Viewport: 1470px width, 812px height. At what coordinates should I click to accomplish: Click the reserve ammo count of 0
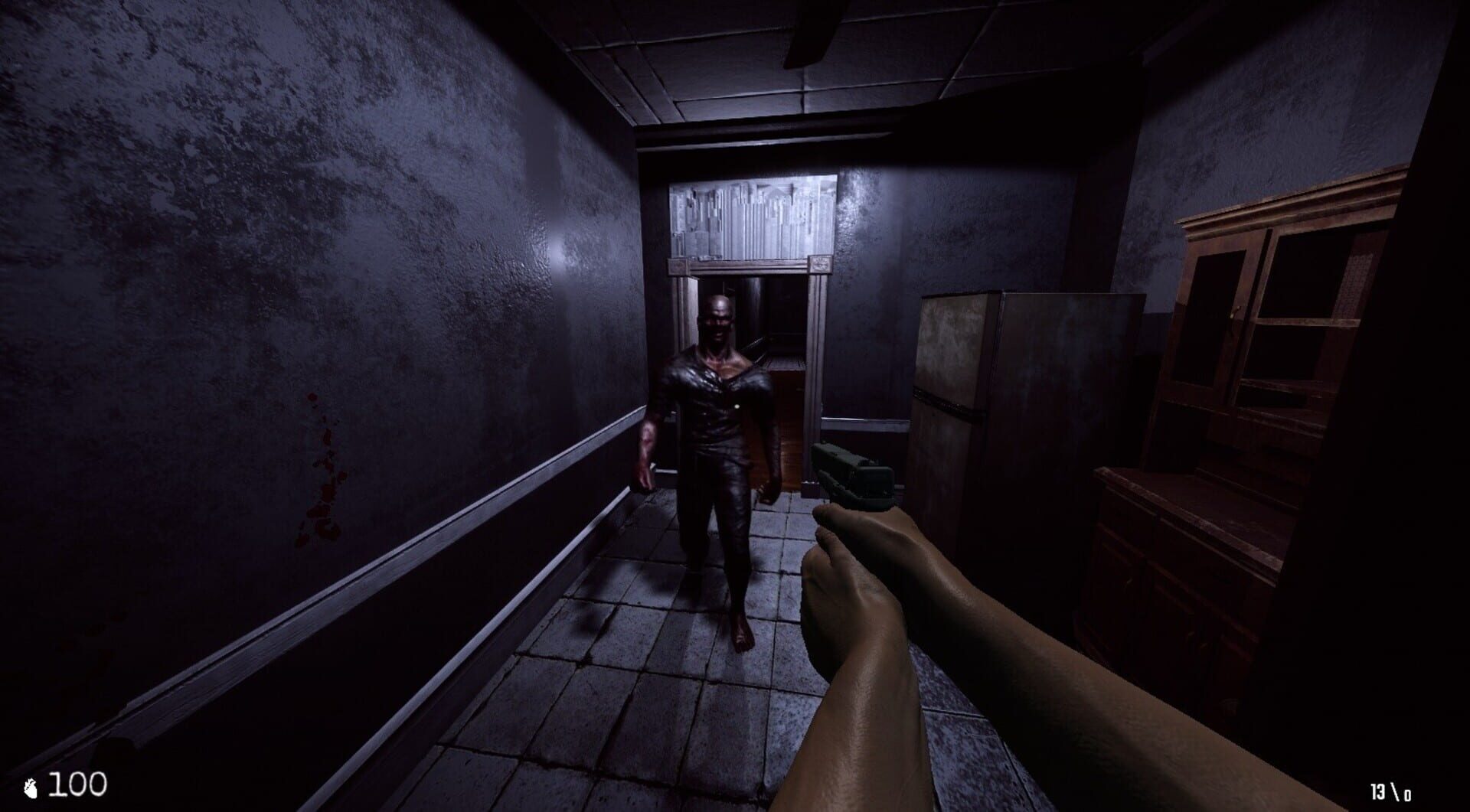point(1407,795)
